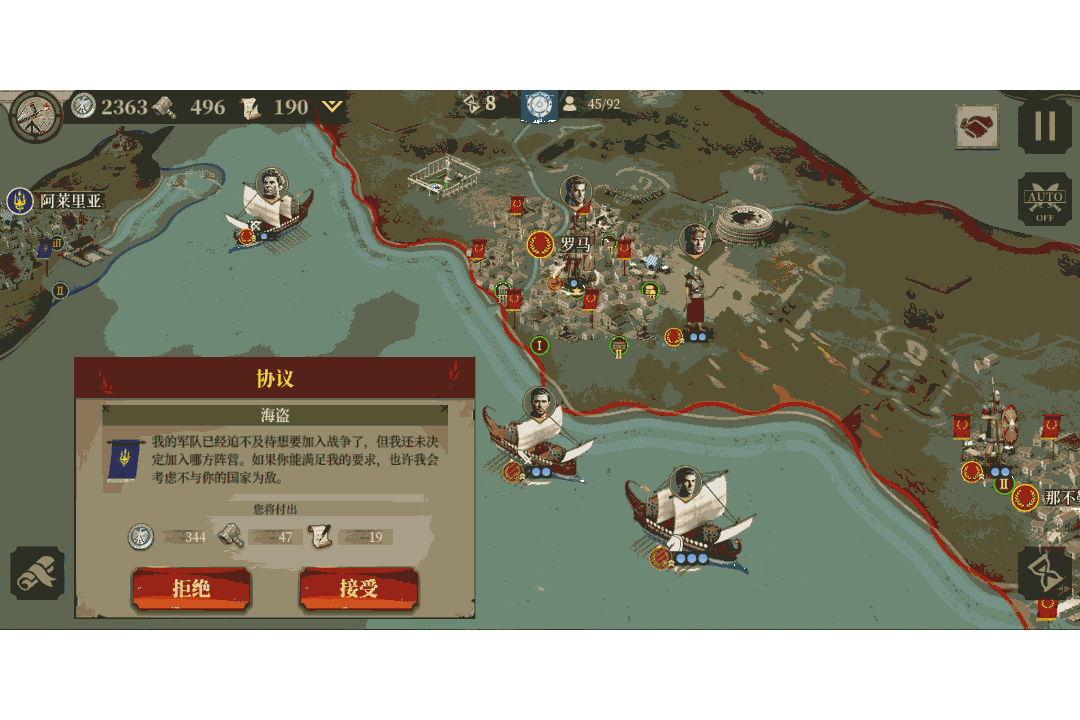The image size is (1080, 720).
Task: Select the city label 罗马
Action: (574, 244)
